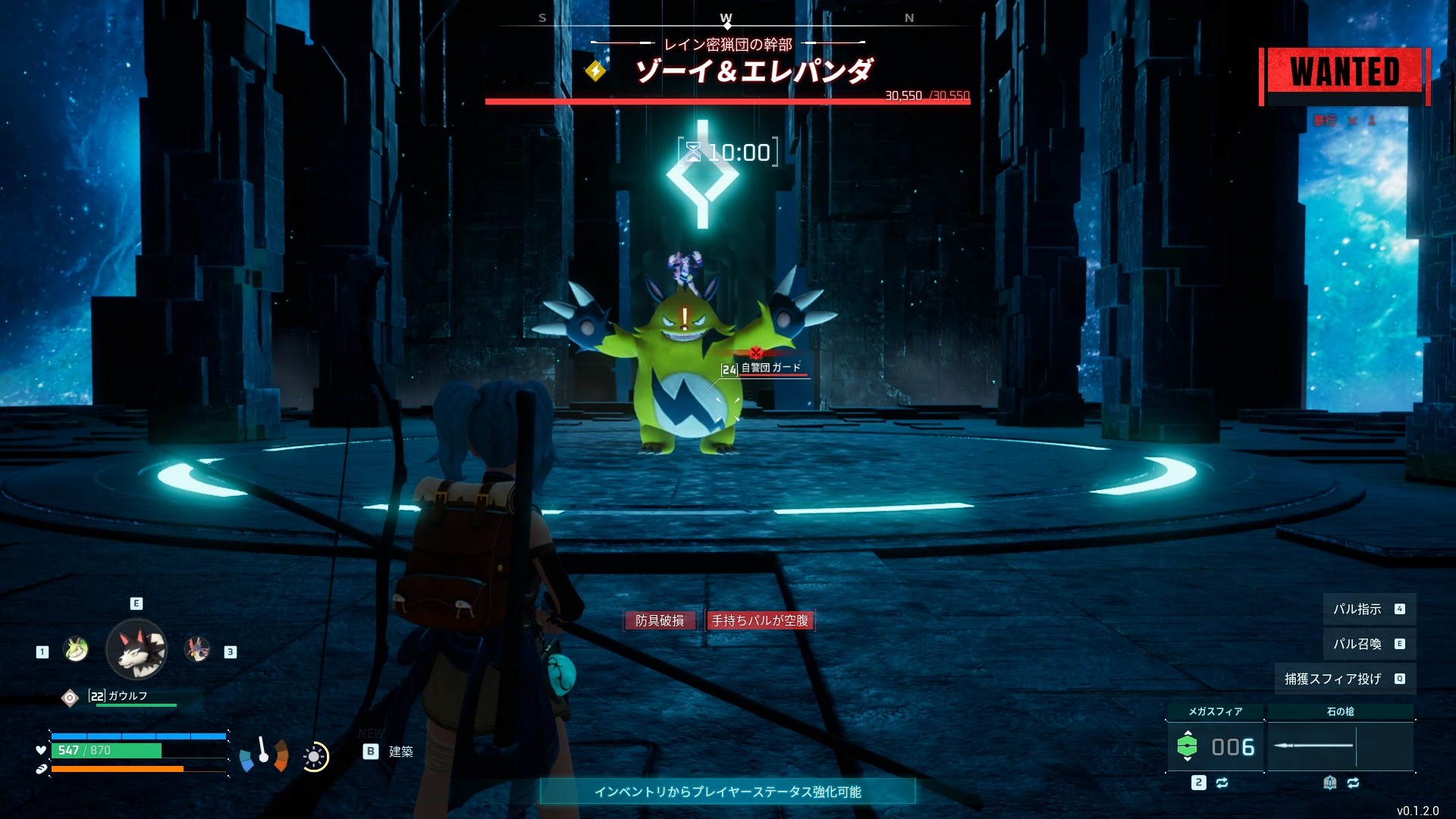The height and width of the screenshot is (819, 1456).
Task: Open the 建築 build menu
Action: [390, 752]
